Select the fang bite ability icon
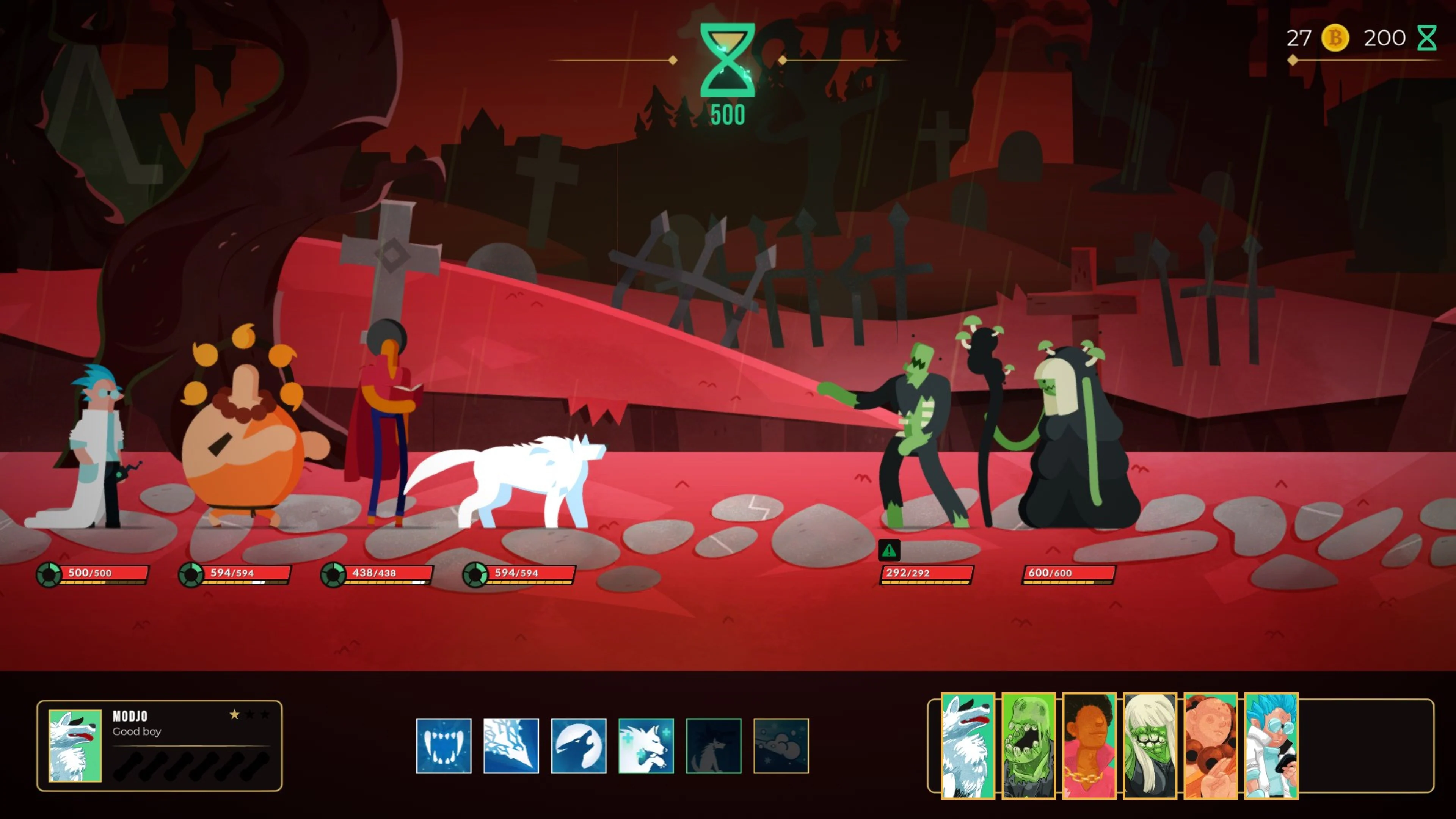 coord(444,746)
